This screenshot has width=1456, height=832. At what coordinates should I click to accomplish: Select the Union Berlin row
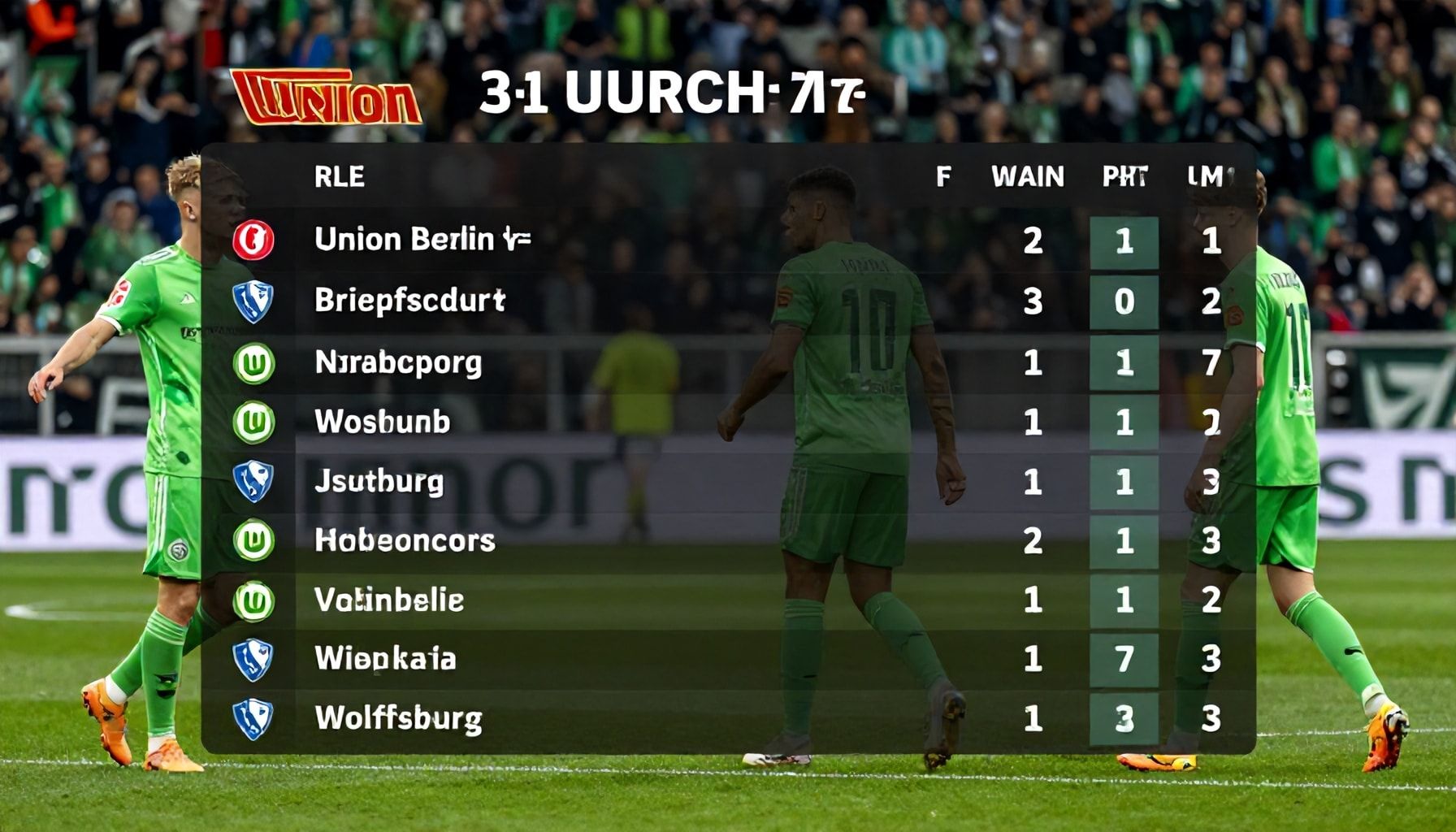[422, 240]
